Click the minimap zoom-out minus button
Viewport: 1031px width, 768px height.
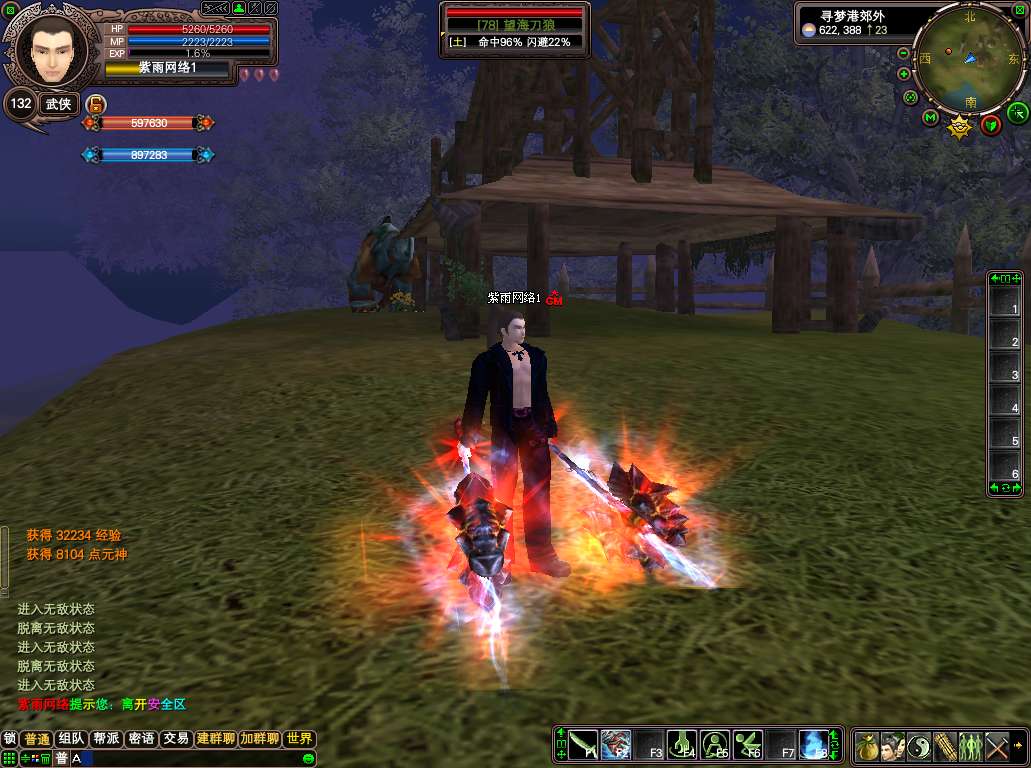[904, 53]
